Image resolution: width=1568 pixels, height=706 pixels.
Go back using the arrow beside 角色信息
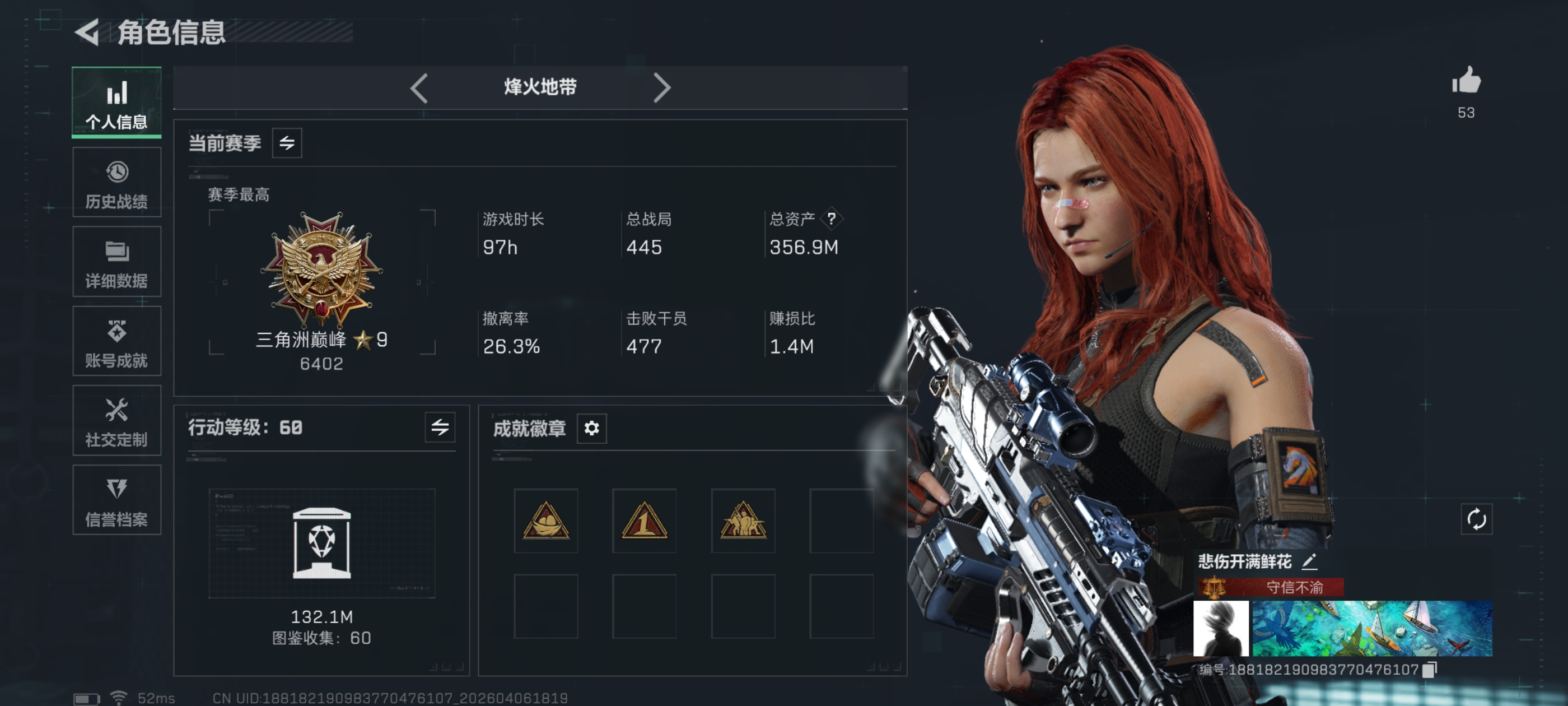coord(88,32)
